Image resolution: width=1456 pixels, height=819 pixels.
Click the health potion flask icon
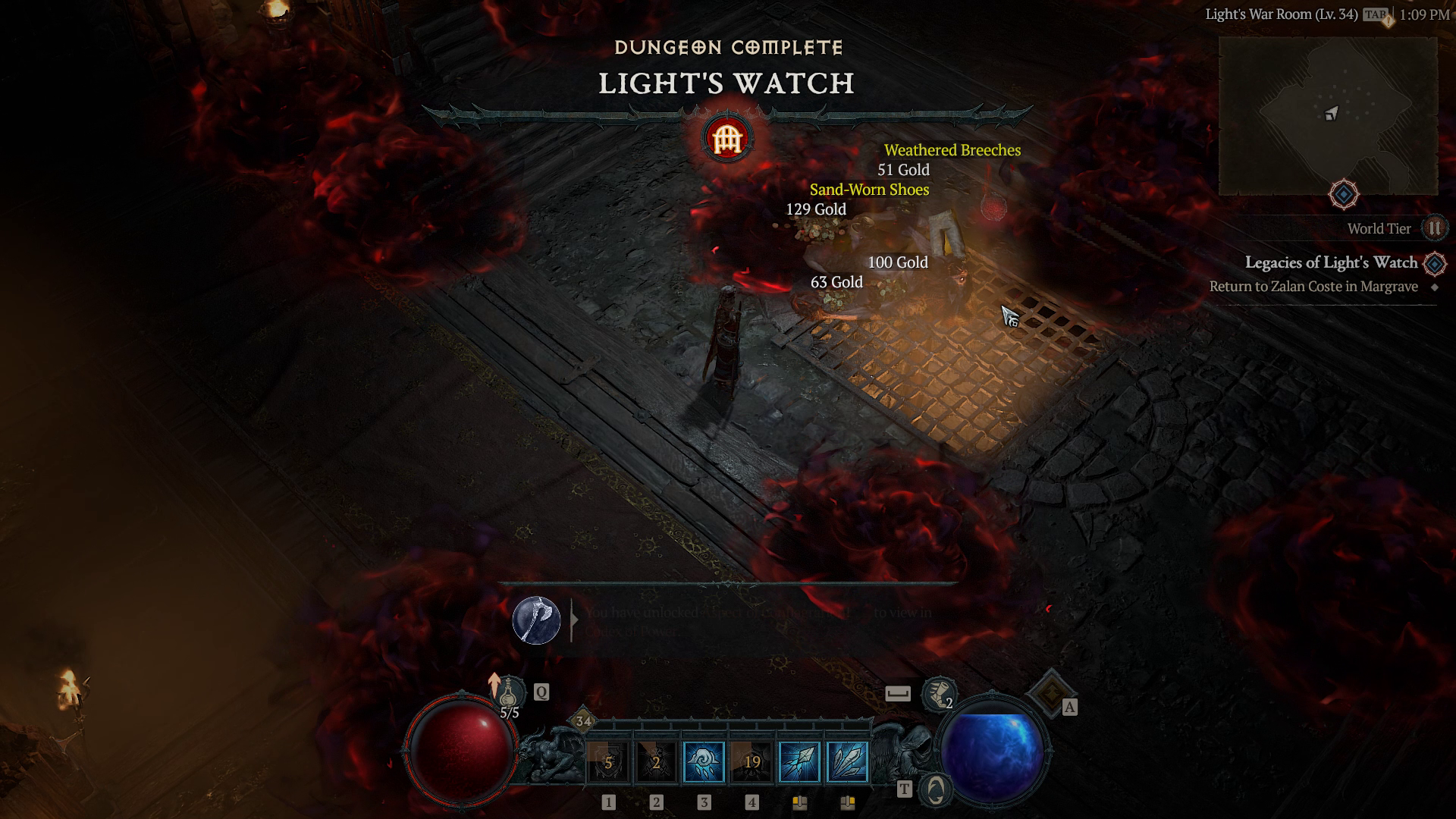coord(507,692)
